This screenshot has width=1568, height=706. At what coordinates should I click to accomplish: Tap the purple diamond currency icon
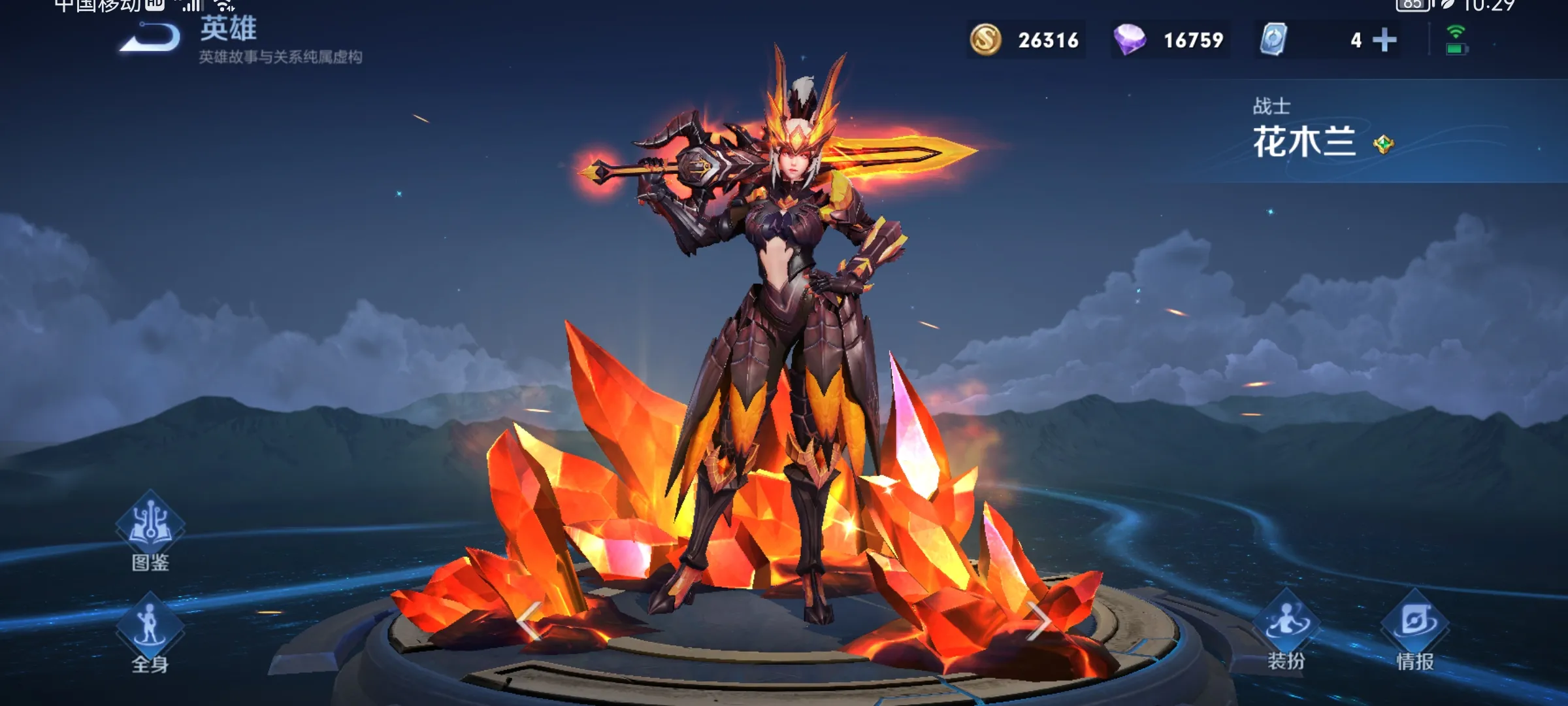[x=1130, y=40]
